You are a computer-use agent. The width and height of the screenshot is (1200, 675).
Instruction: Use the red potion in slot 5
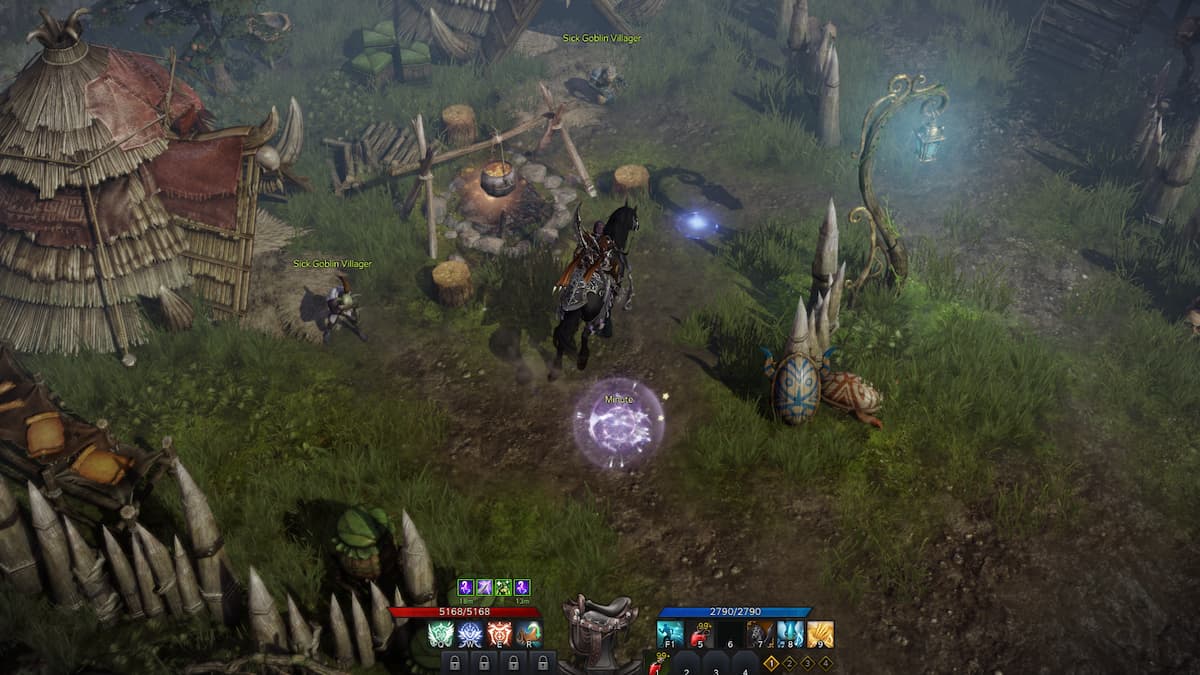click(700, 634)
